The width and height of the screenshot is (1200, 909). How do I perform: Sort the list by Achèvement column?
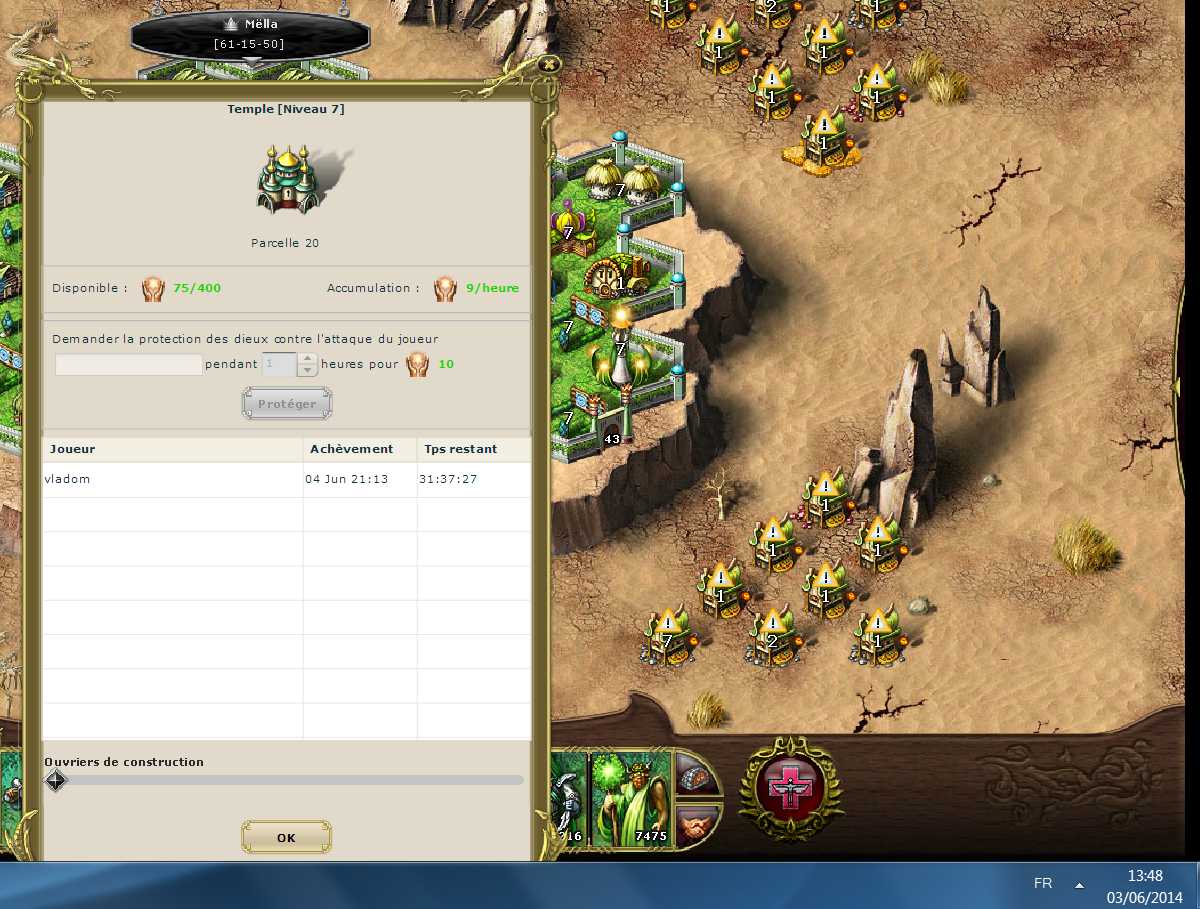359,449
